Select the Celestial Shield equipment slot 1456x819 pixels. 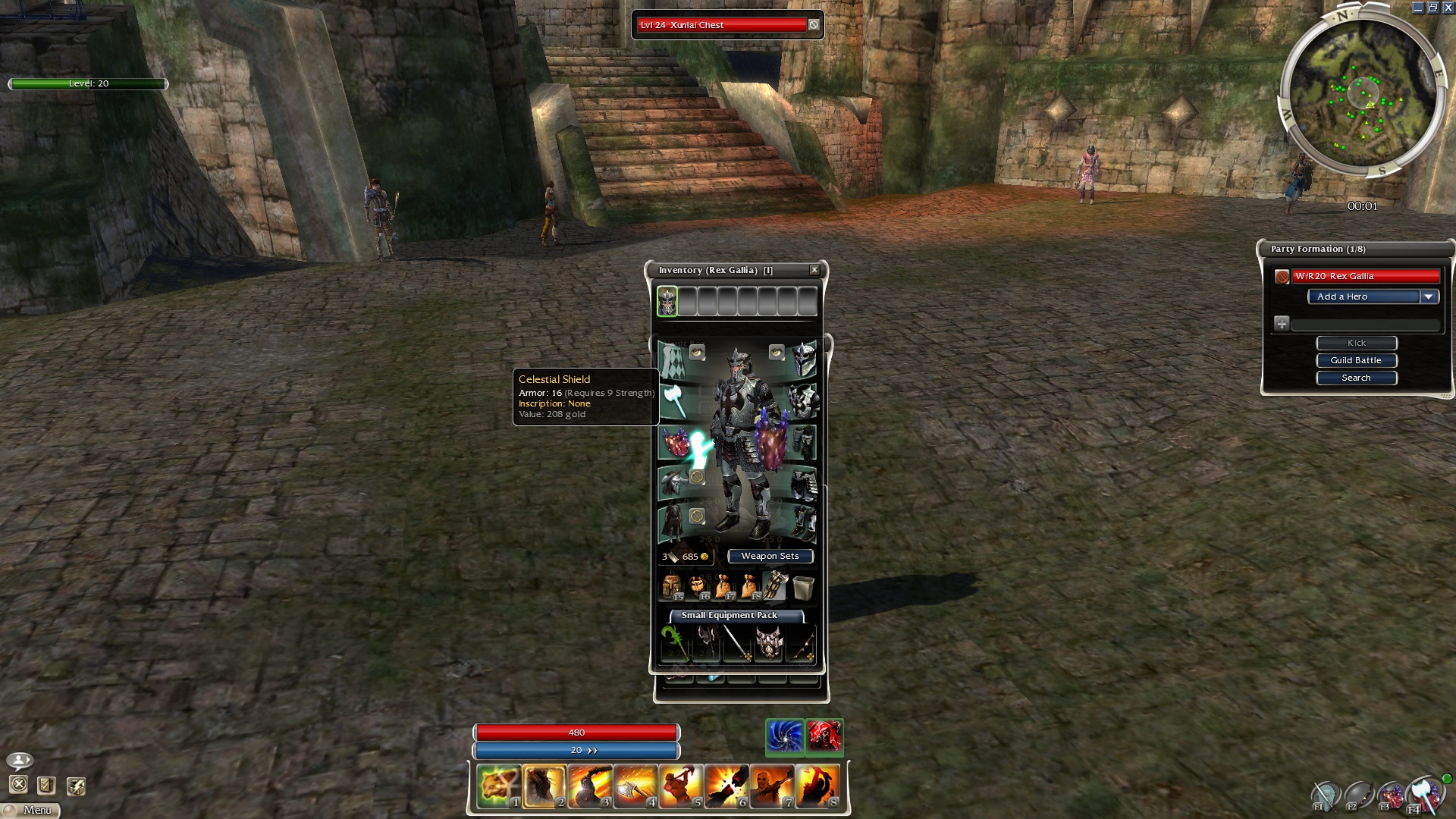tap(675, 441)
